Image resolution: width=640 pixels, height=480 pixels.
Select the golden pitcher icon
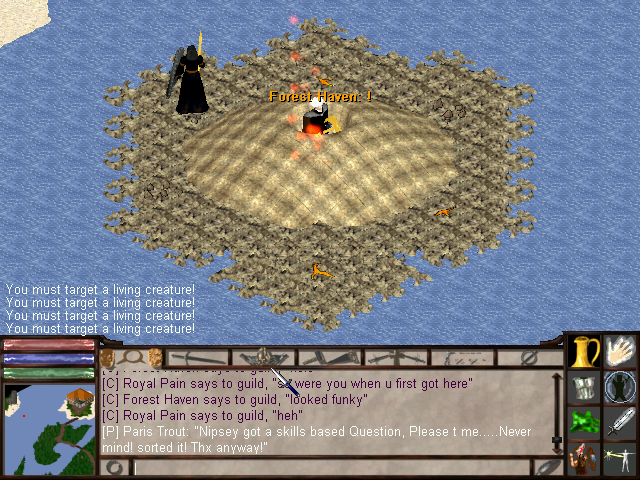pos(584,352)
